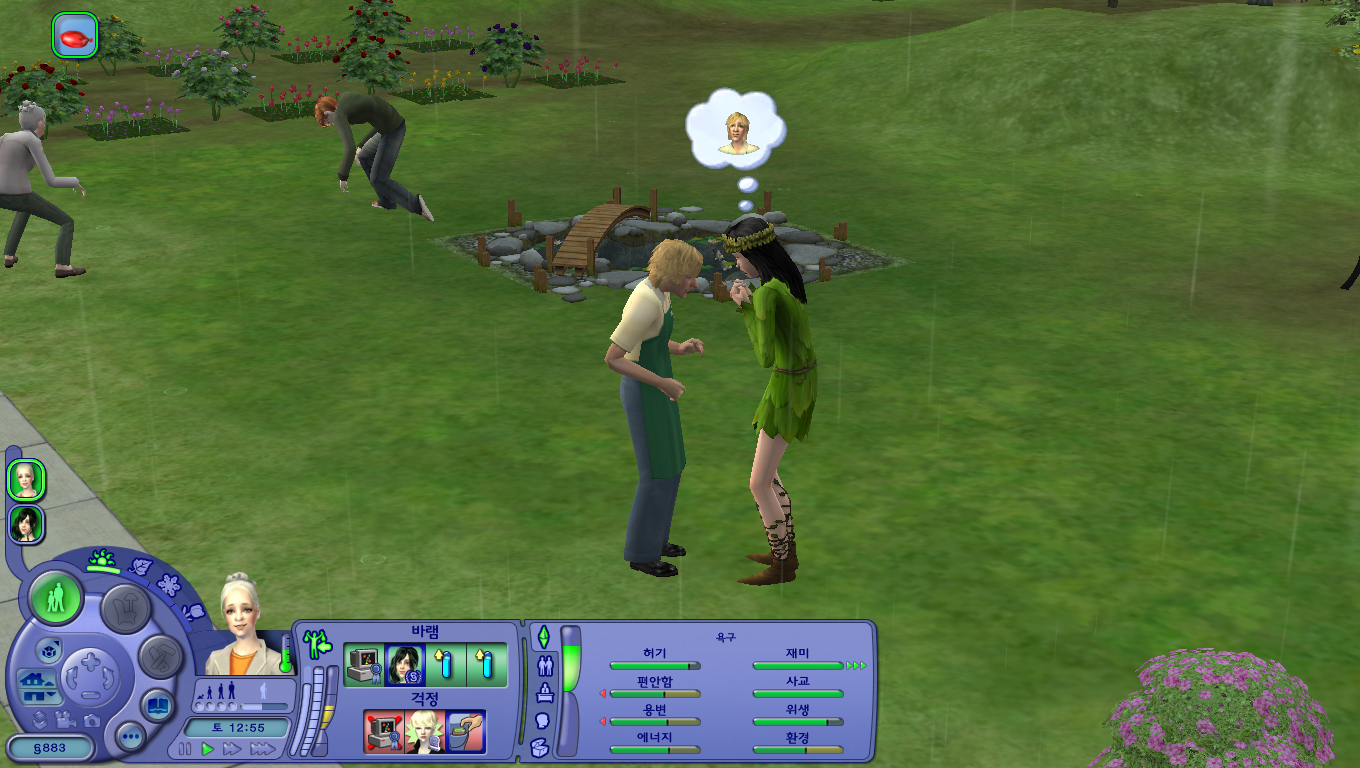Click the queued red action icon

pos(75,35)
